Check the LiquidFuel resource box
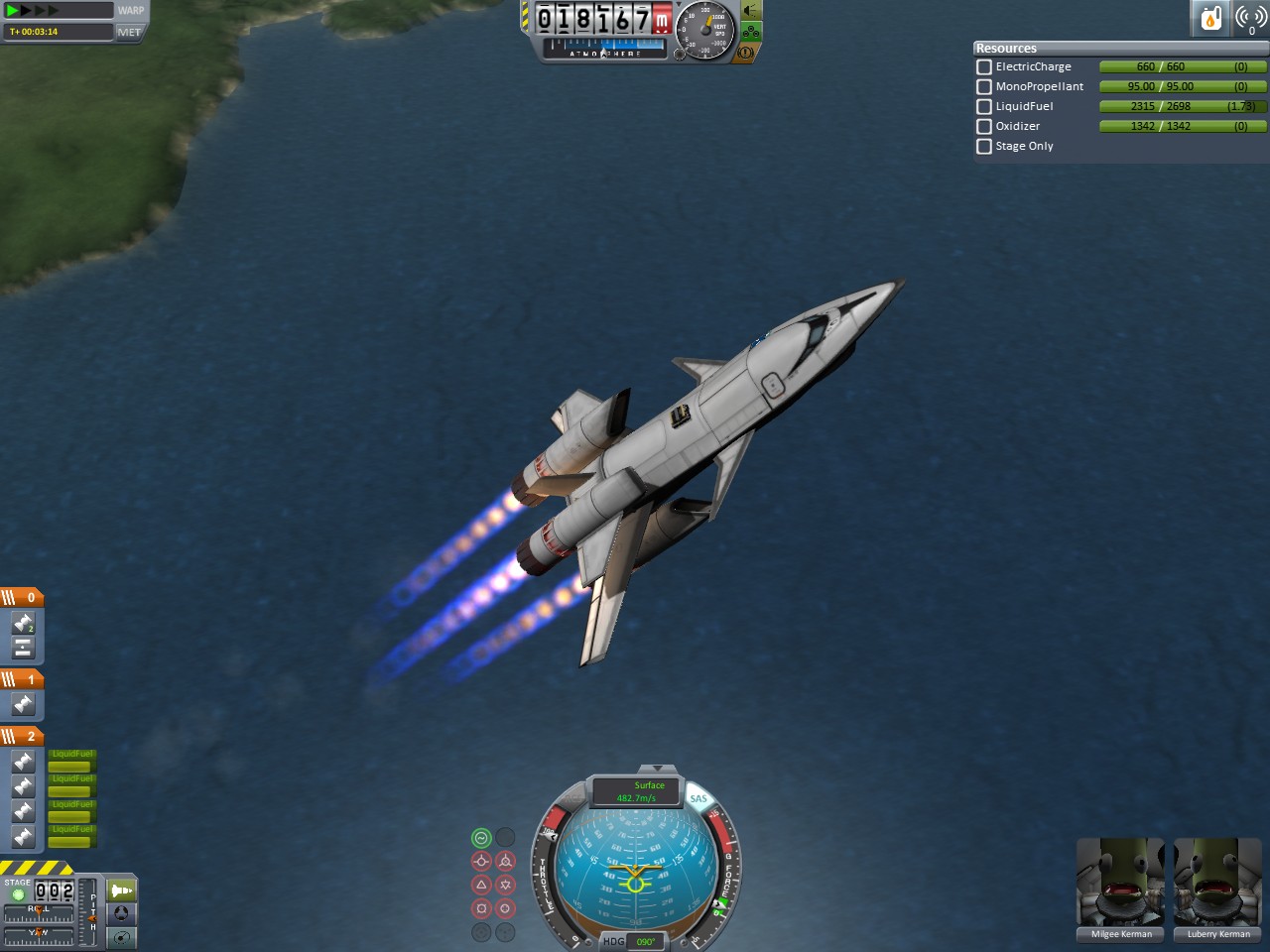 point(984,107)
